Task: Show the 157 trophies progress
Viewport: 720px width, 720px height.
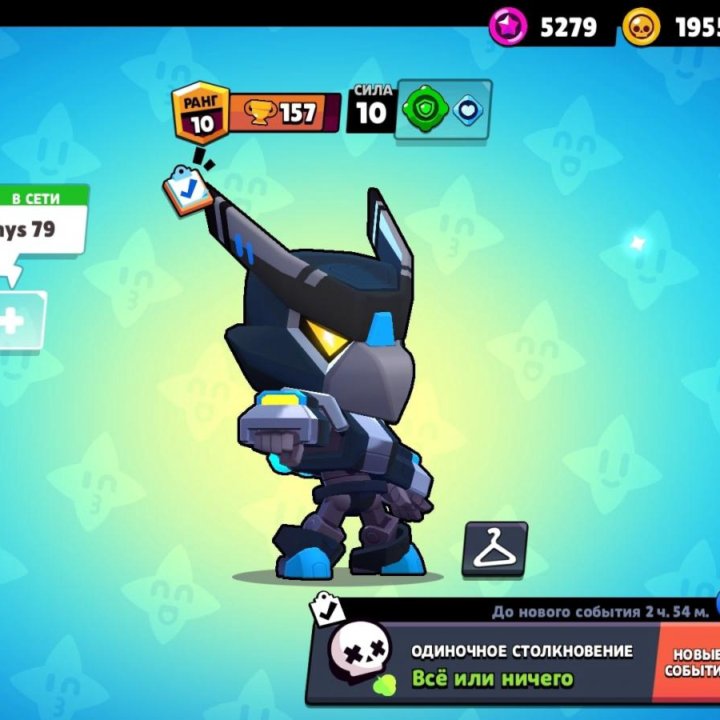Action: click(x=285, y=113)
